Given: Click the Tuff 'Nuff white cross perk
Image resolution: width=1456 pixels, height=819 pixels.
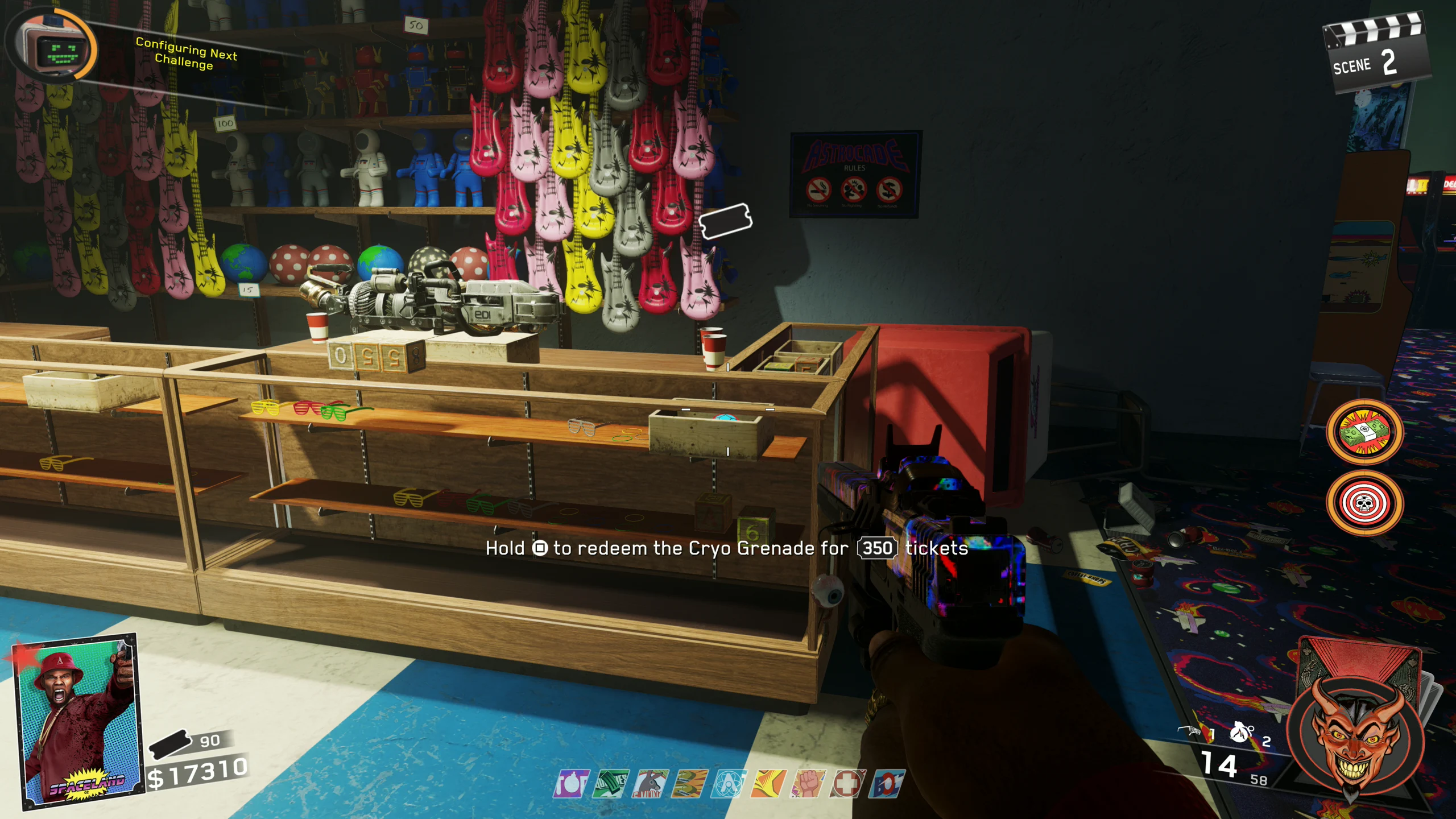Looking at the screenshot, I should (847, 784).
